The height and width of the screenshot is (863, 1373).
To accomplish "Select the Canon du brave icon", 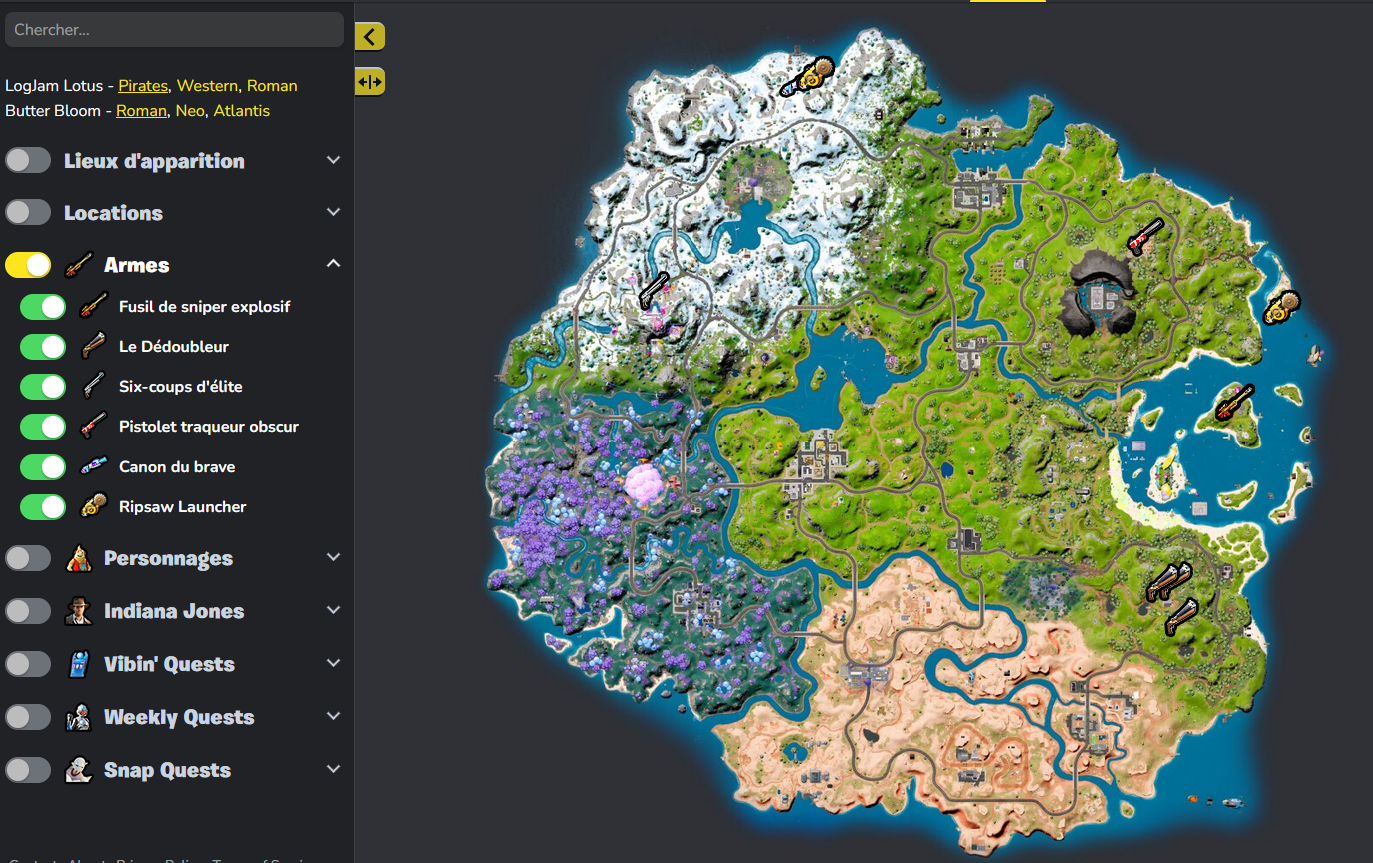I will click(93, 467).
